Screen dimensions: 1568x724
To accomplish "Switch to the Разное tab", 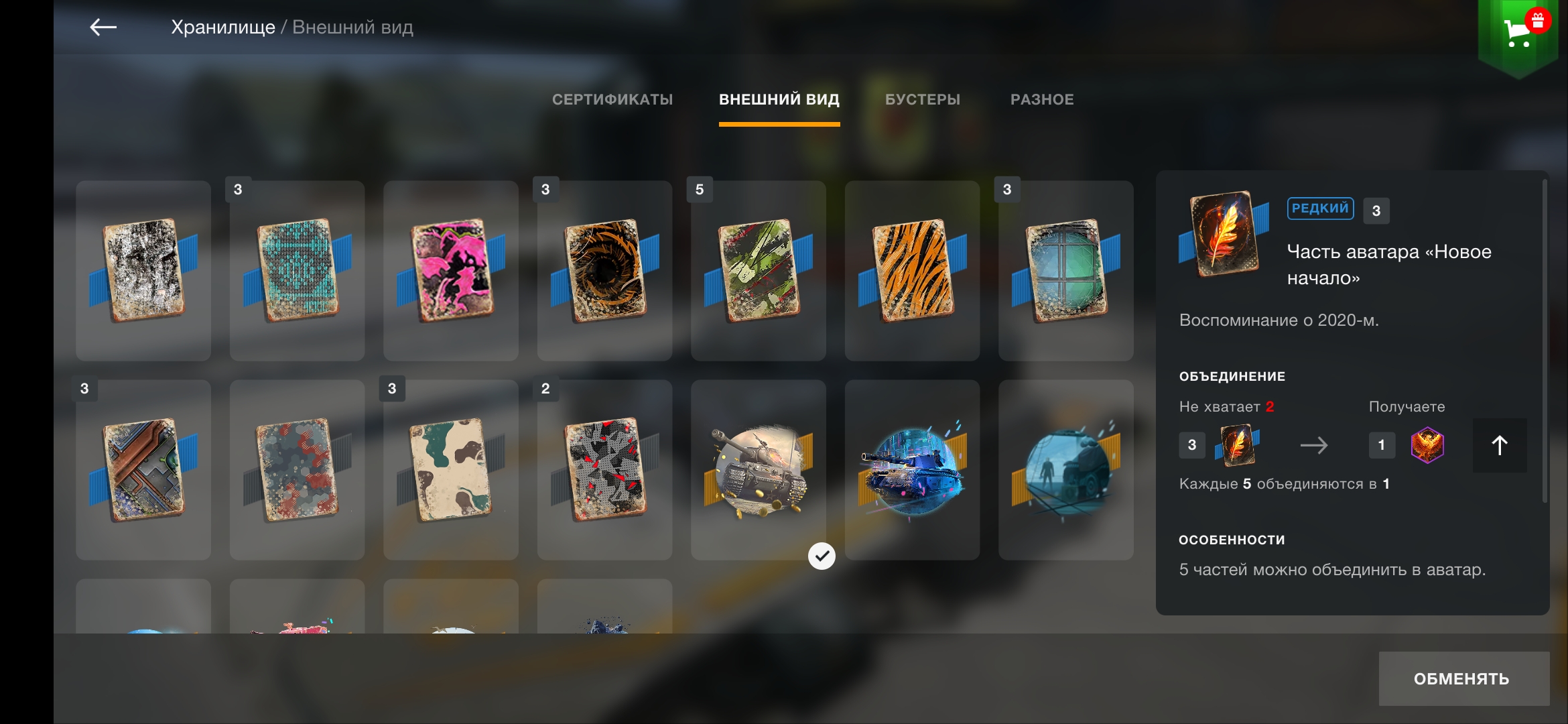I will tap(1041, 100).
